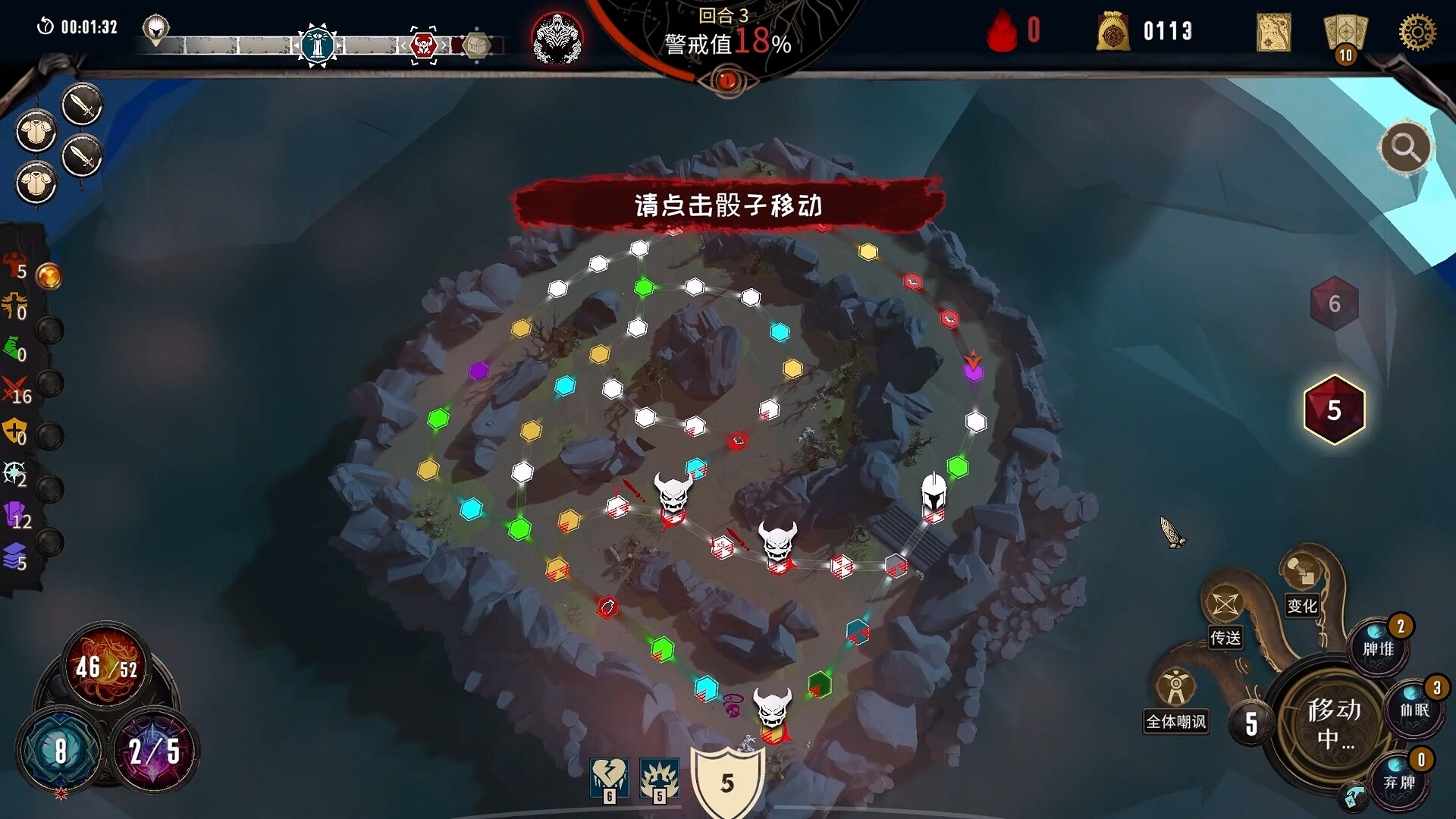Use the 全体嘲讽 taunt-all skill

[1175, 688]
